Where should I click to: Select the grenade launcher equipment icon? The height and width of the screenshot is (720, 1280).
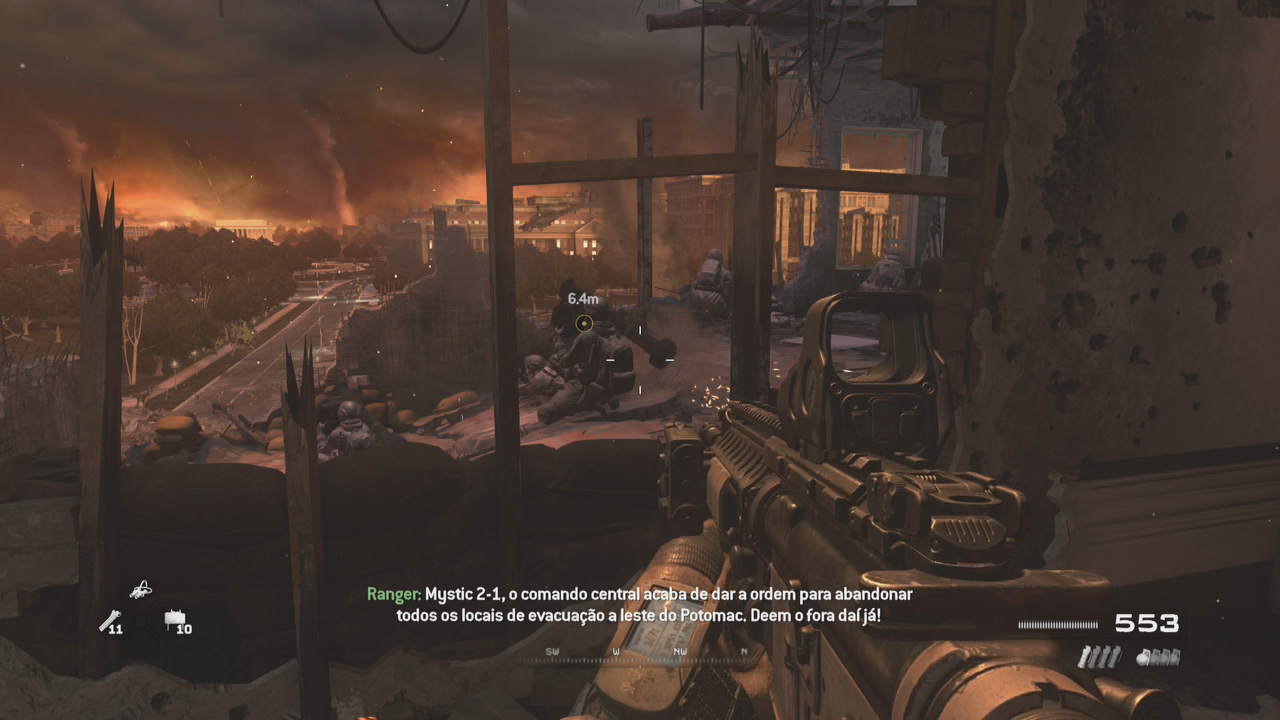coord(109,620)
